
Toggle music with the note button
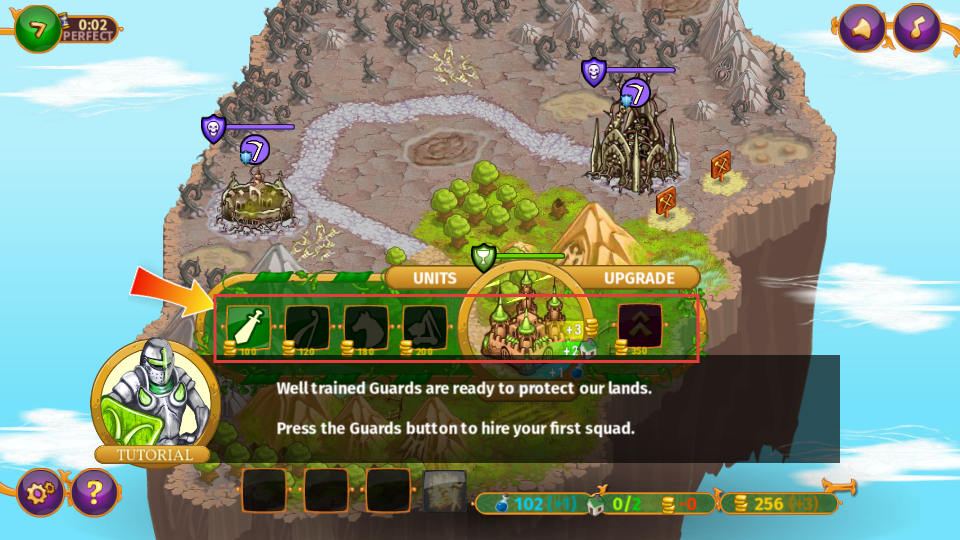tap(916, 28)
